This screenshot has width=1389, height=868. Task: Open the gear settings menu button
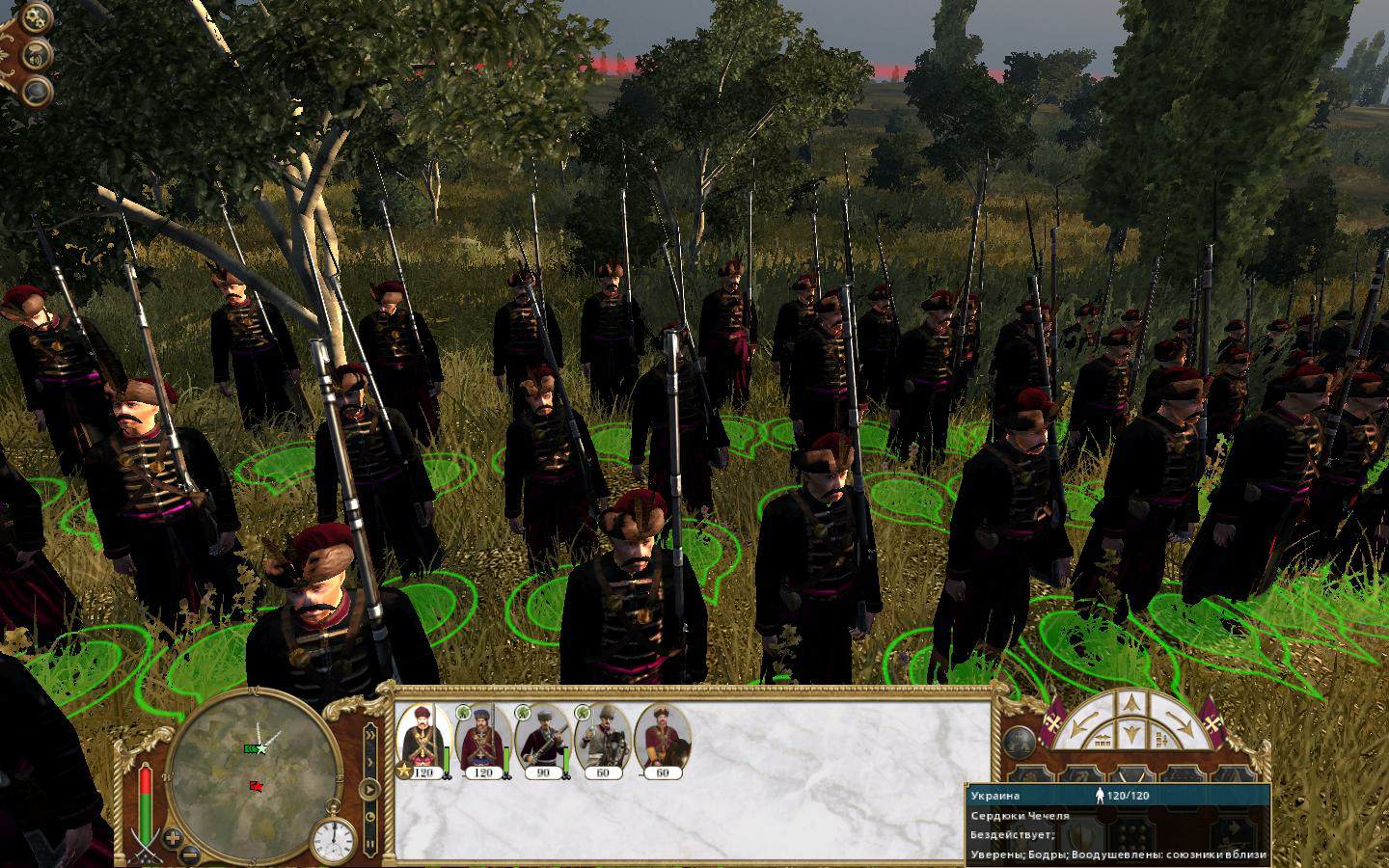click(36, 17)
